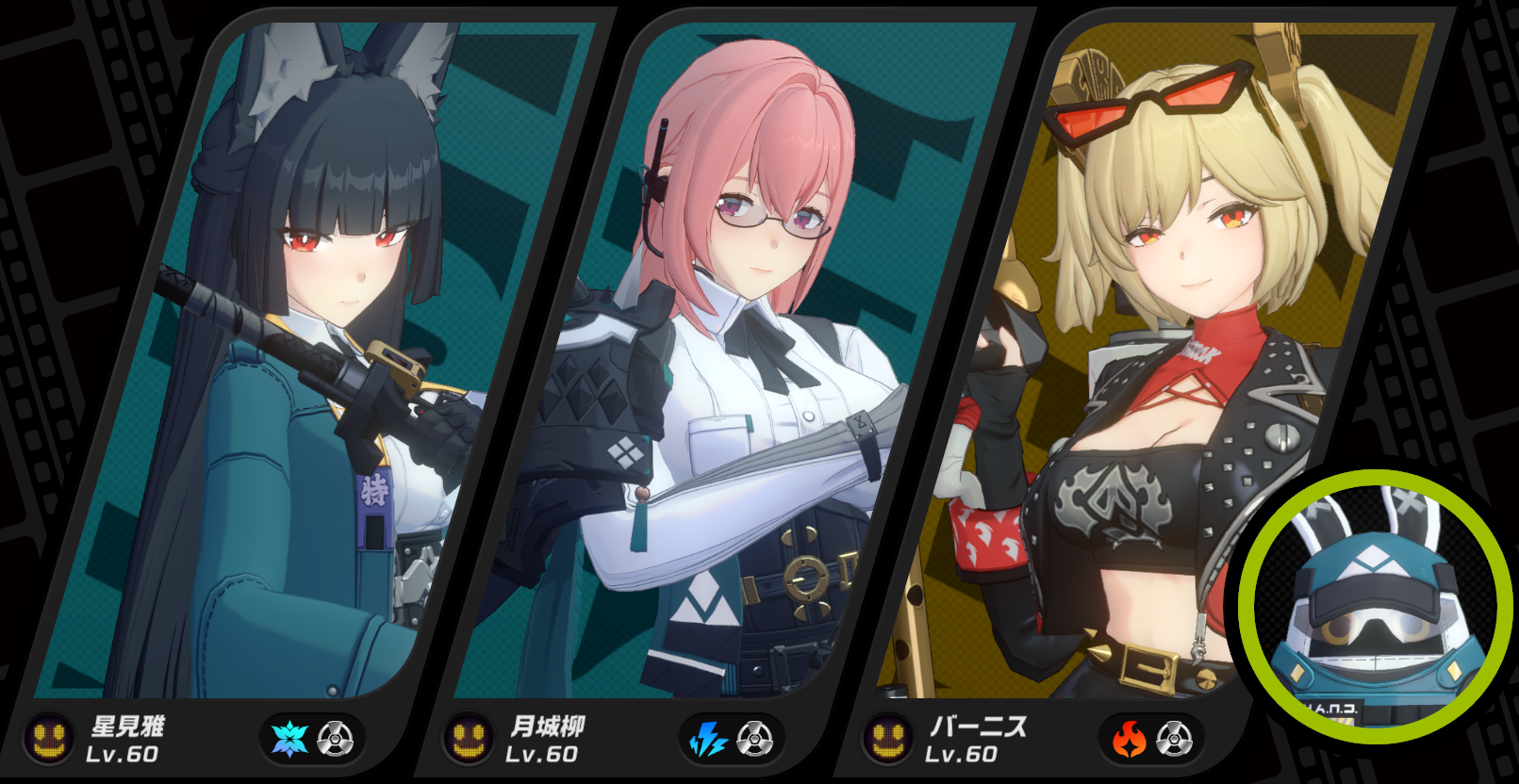Click the specialty emblem beside Burnice's fire icon
Screen dimensions: 1519x784
tap(1174, 739)
